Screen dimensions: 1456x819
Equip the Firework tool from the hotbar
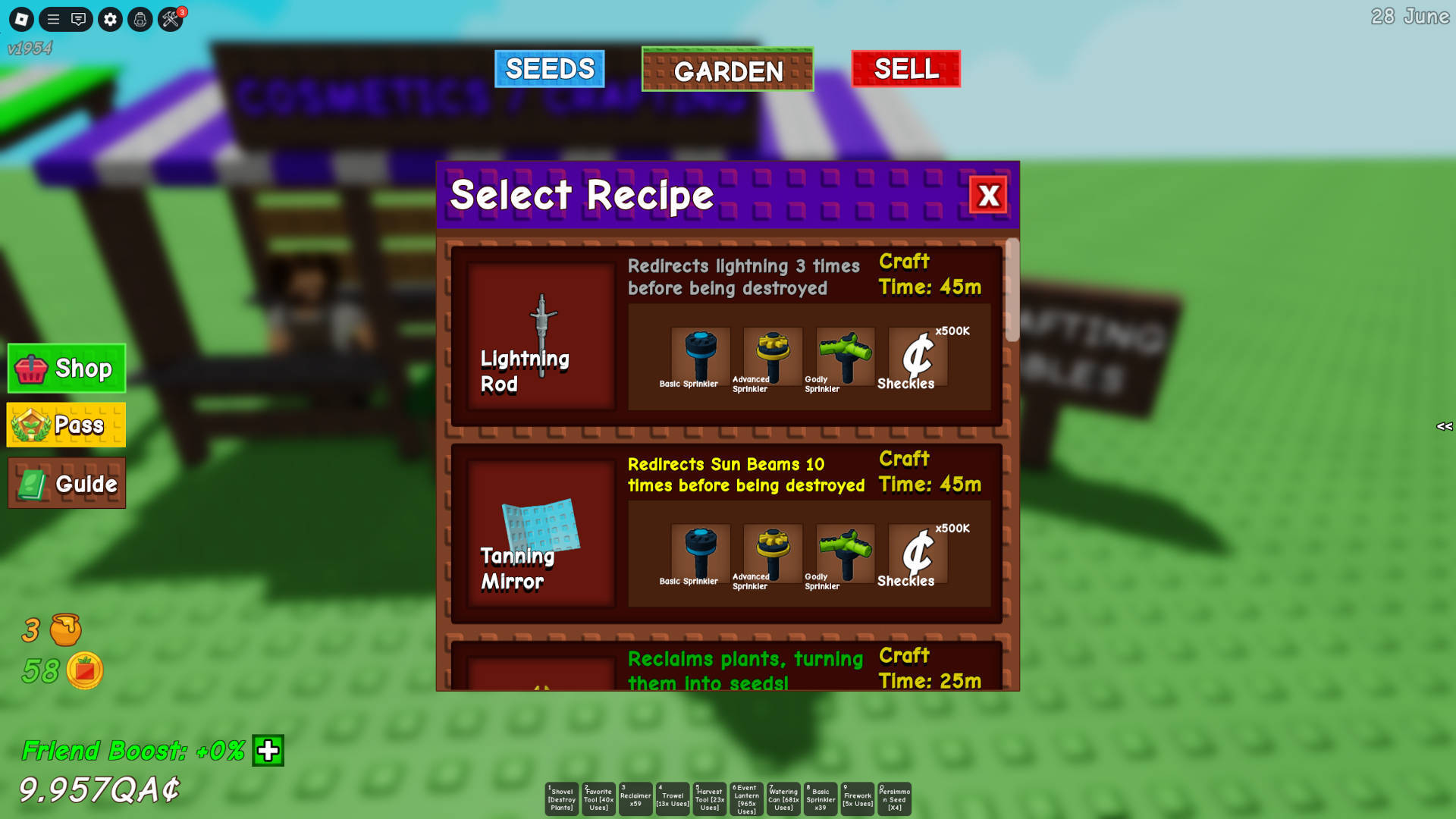tap(858, 799)
